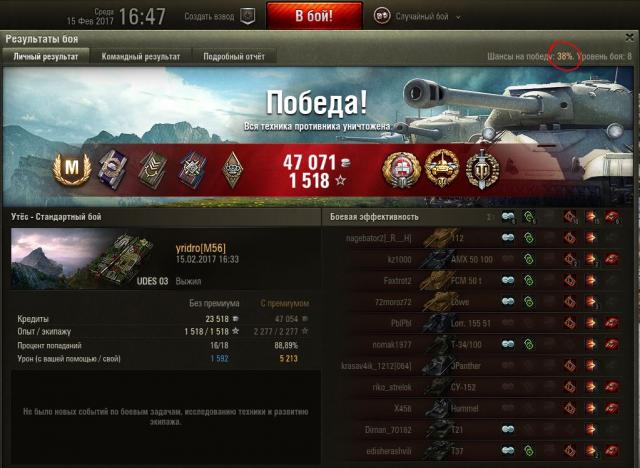The width and height of the screenshot is (640, 468).
Task: Close the battle results window
Action: click(x=629, y=37)
